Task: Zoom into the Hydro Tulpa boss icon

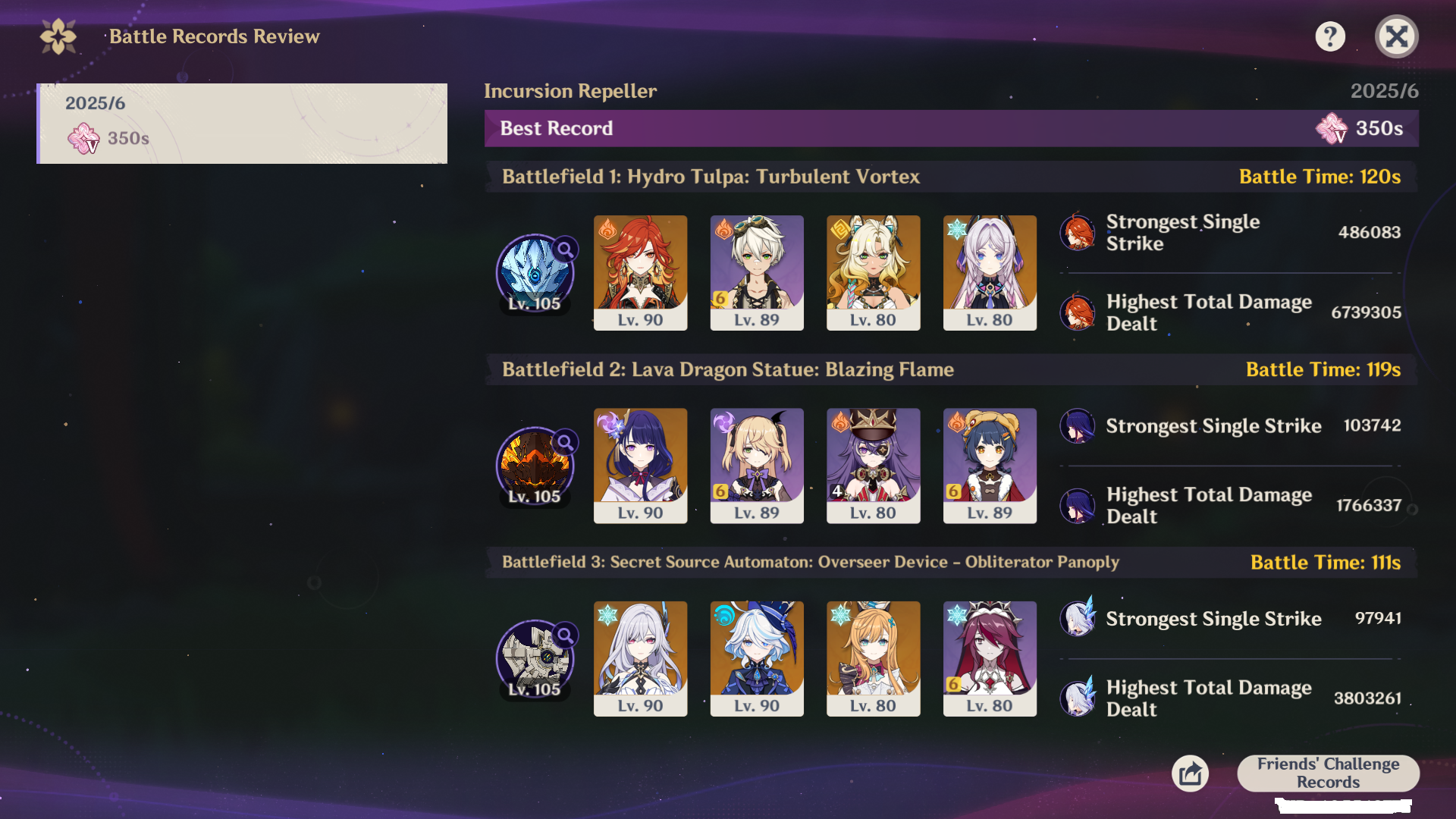Action: (536, 273)
